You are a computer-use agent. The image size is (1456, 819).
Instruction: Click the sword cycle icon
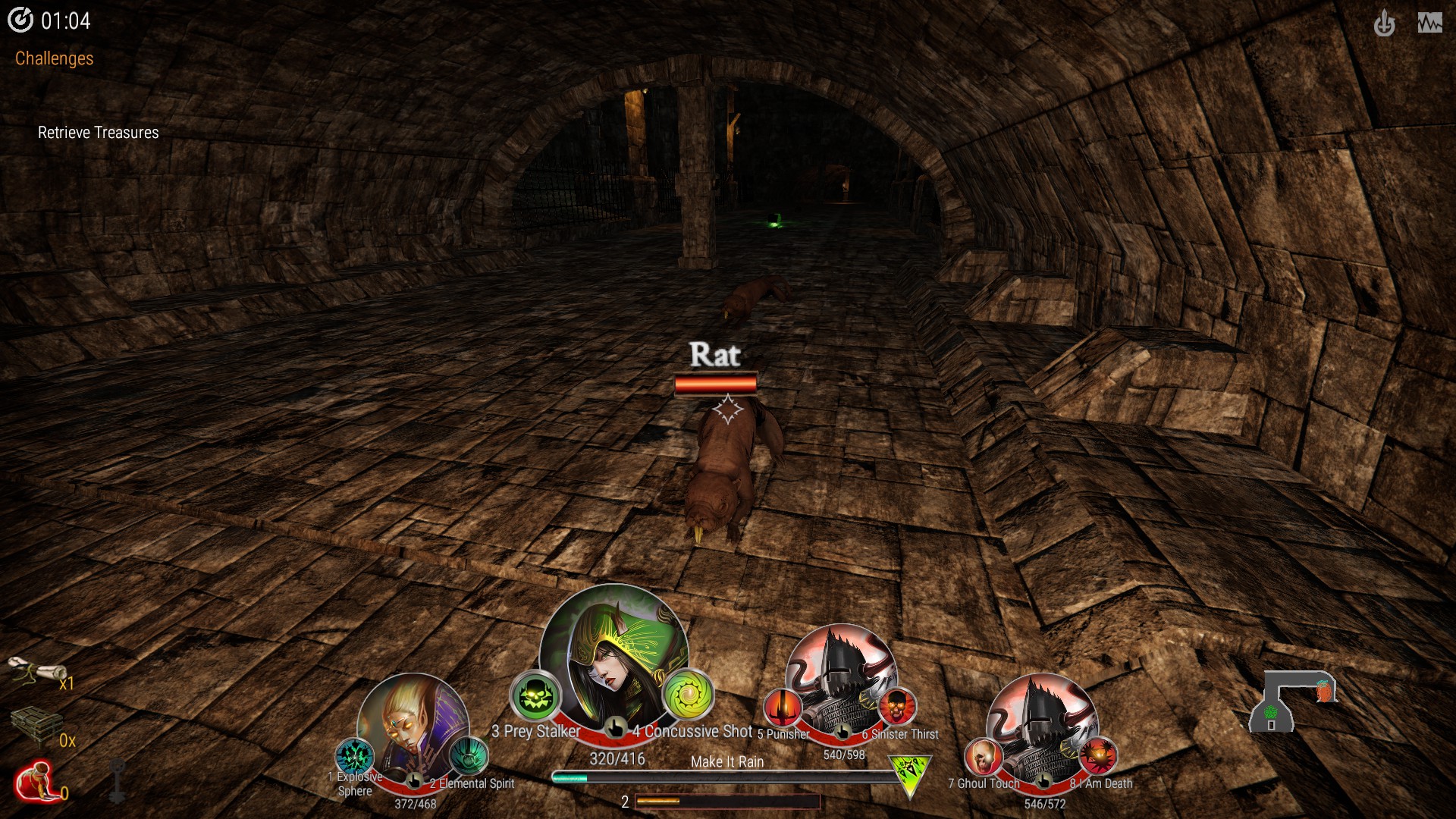[1384, 24]
